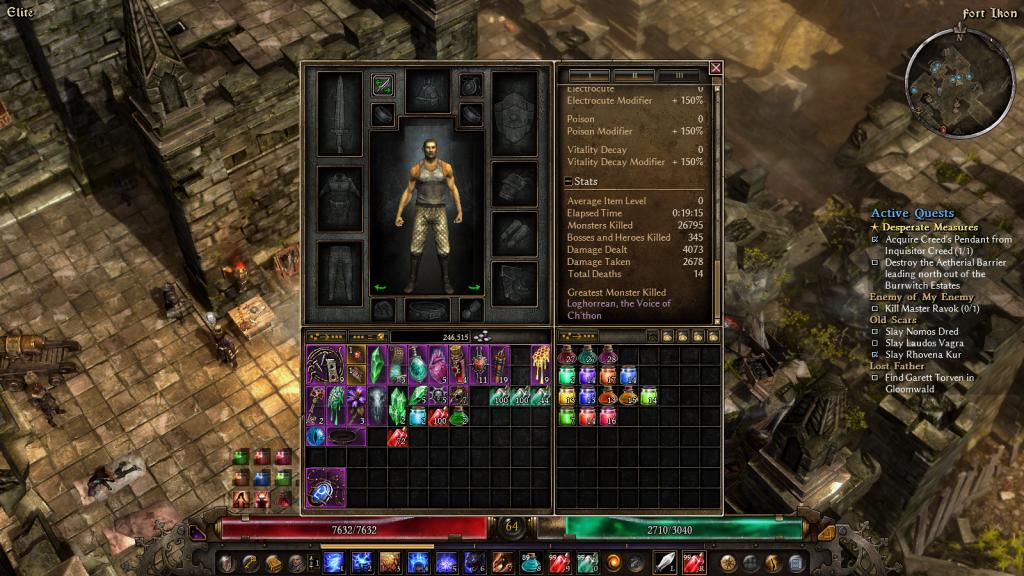
Task: Toggle the weapon swap button
Action: [382, 85]
